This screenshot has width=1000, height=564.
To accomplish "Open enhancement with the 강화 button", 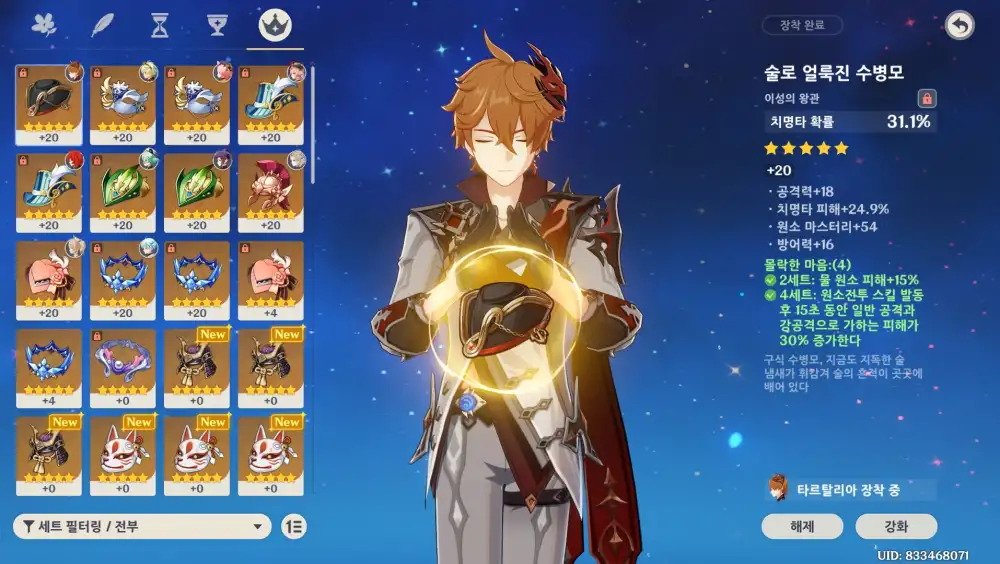I will click(896, 527).
